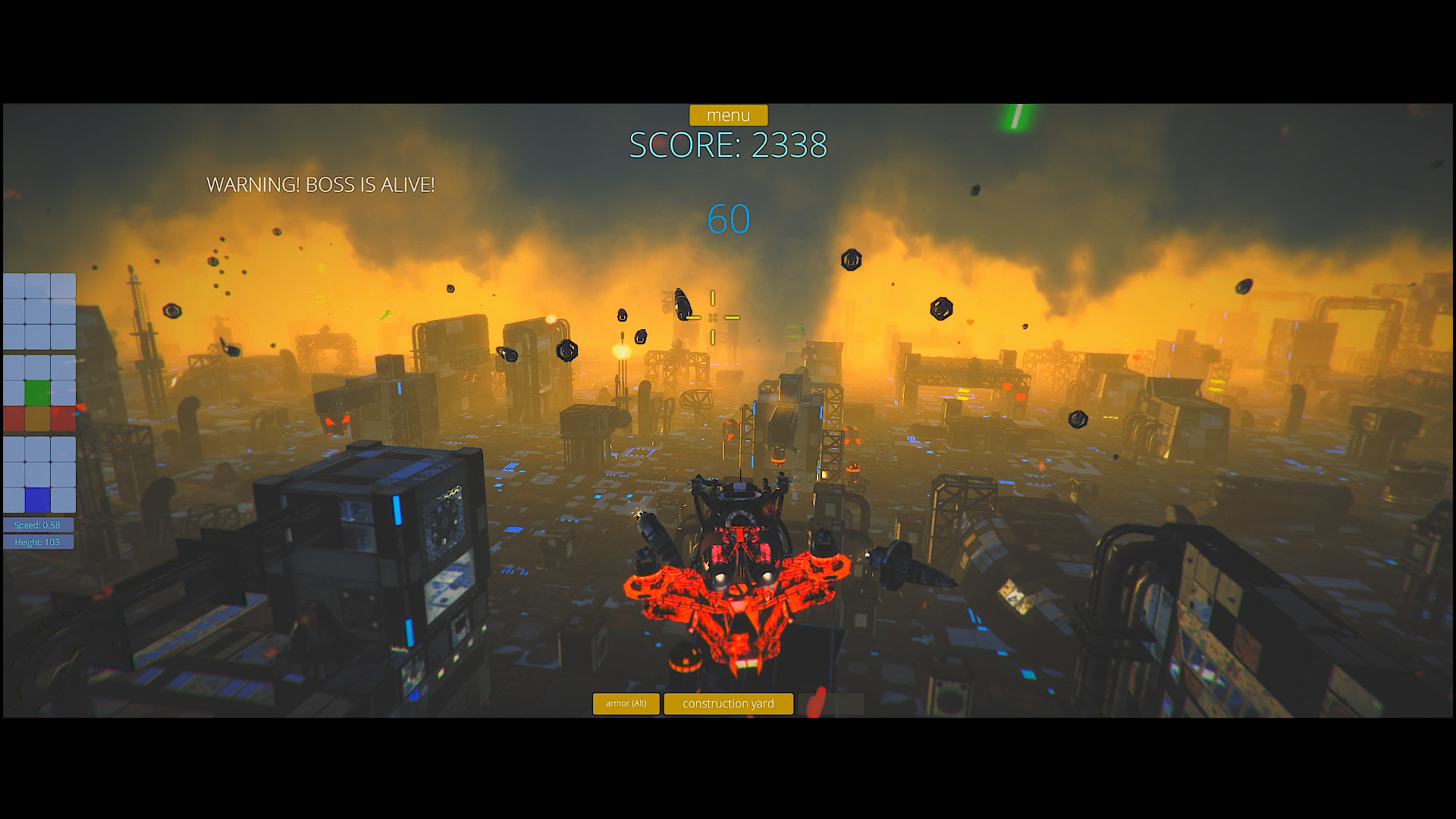Click the Speed: 0.58 indicator
The height and width of the screenshot is (819, 1456).
click(38, 524)
